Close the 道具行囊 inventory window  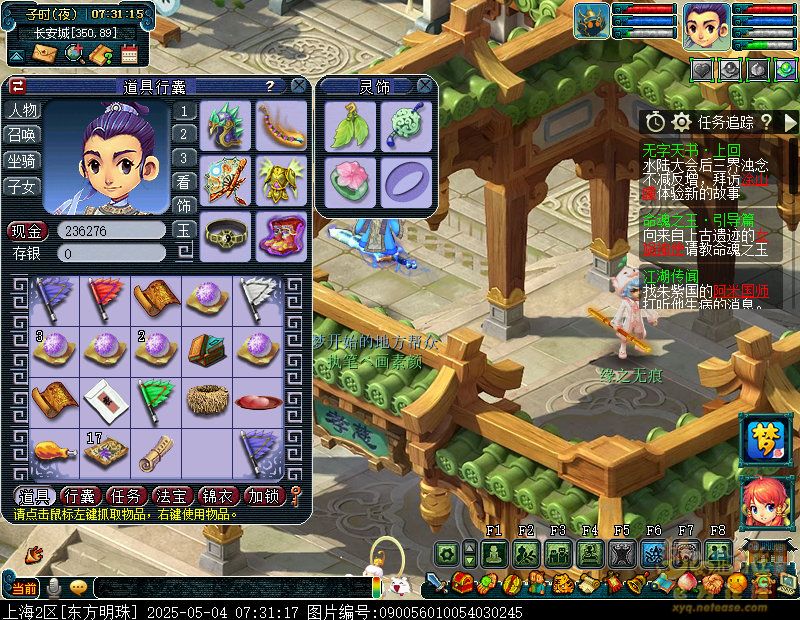coord(297,87)
